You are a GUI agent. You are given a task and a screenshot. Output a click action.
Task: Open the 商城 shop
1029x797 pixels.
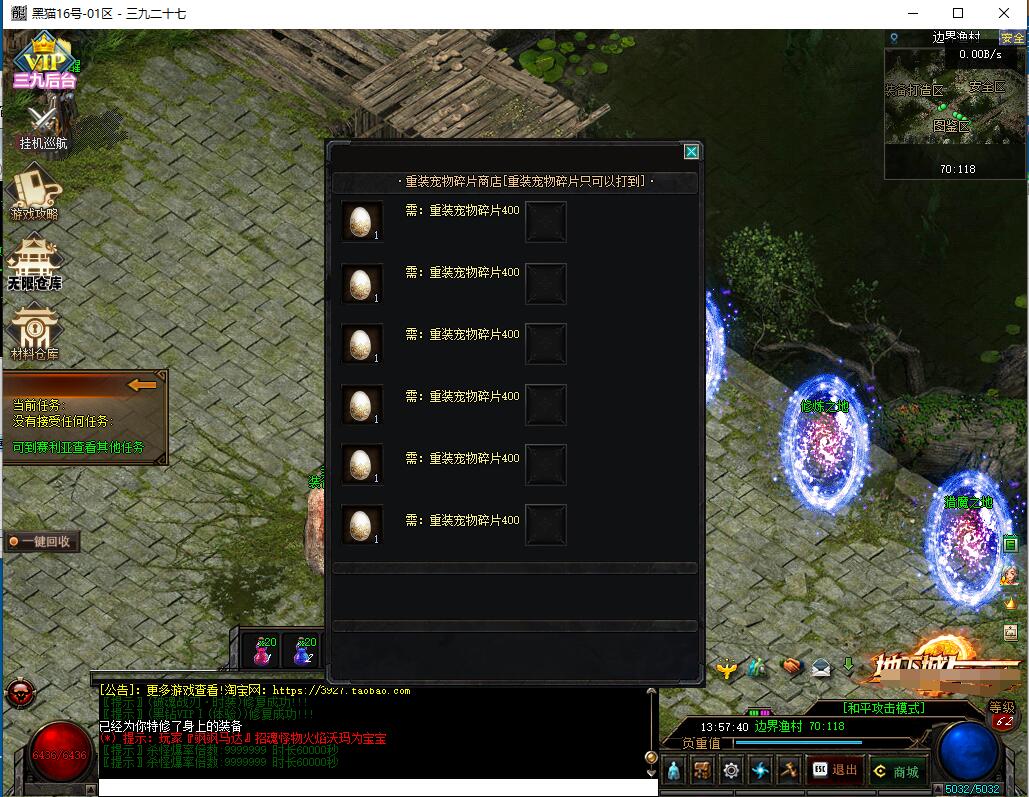tap(894, 771)
